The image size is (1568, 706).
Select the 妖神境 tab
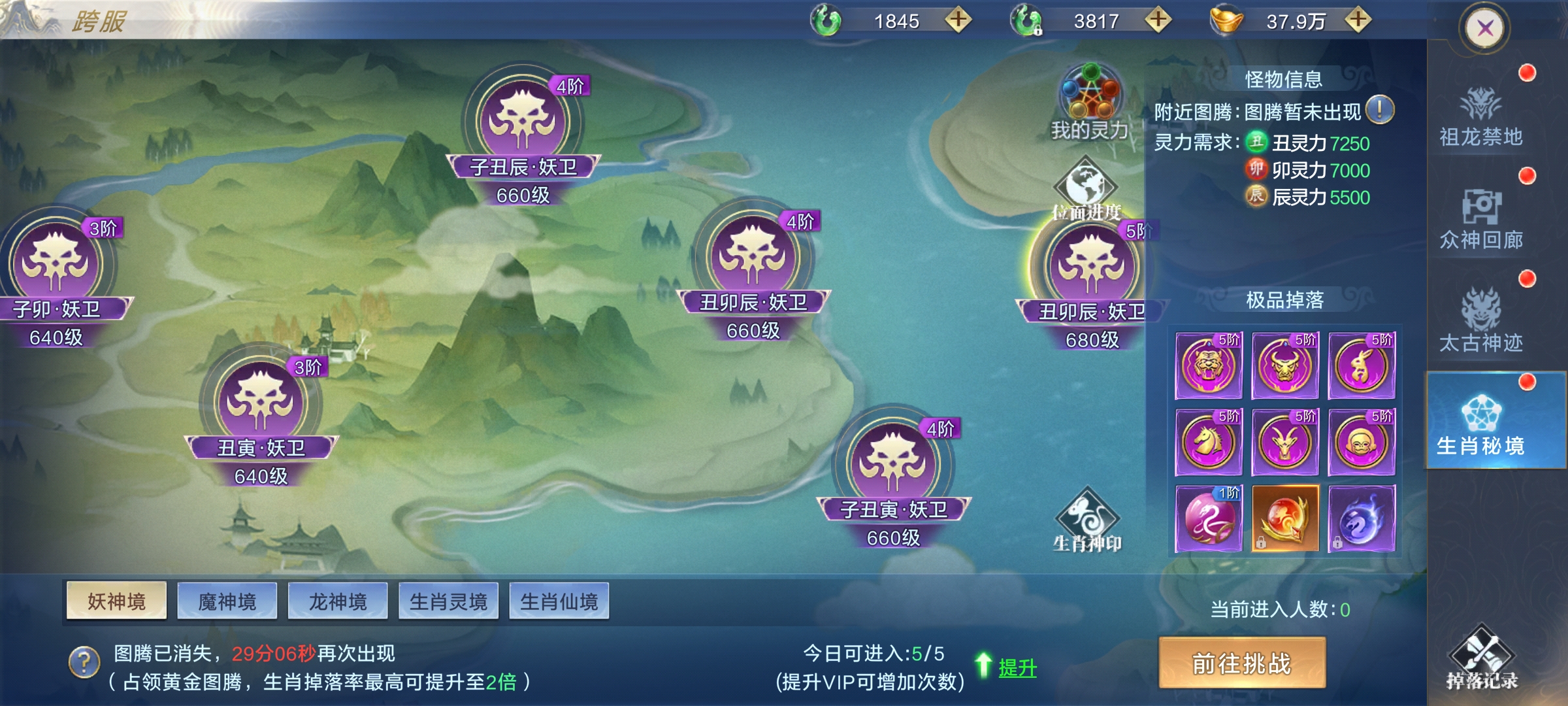pos(116,601)
